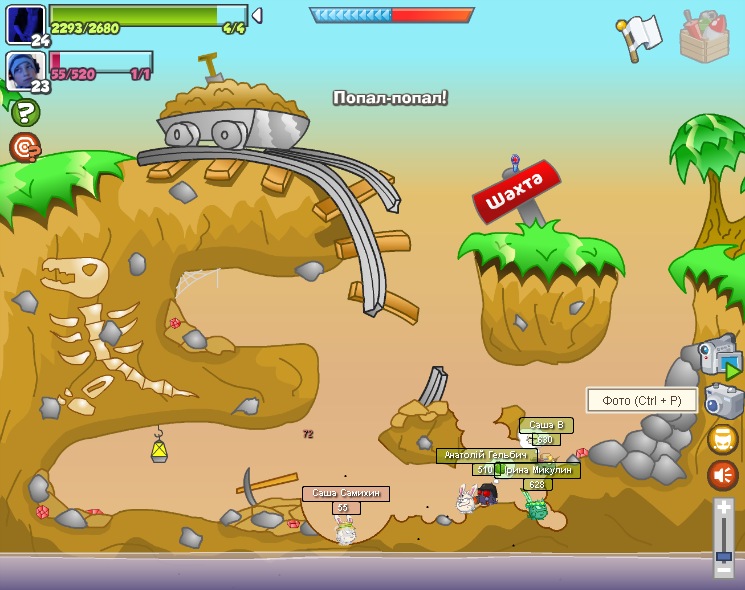Image resolution: width=745 pixels, height=590 pixels.
Task: Select the level 23 player avatar
Action: 25,70
